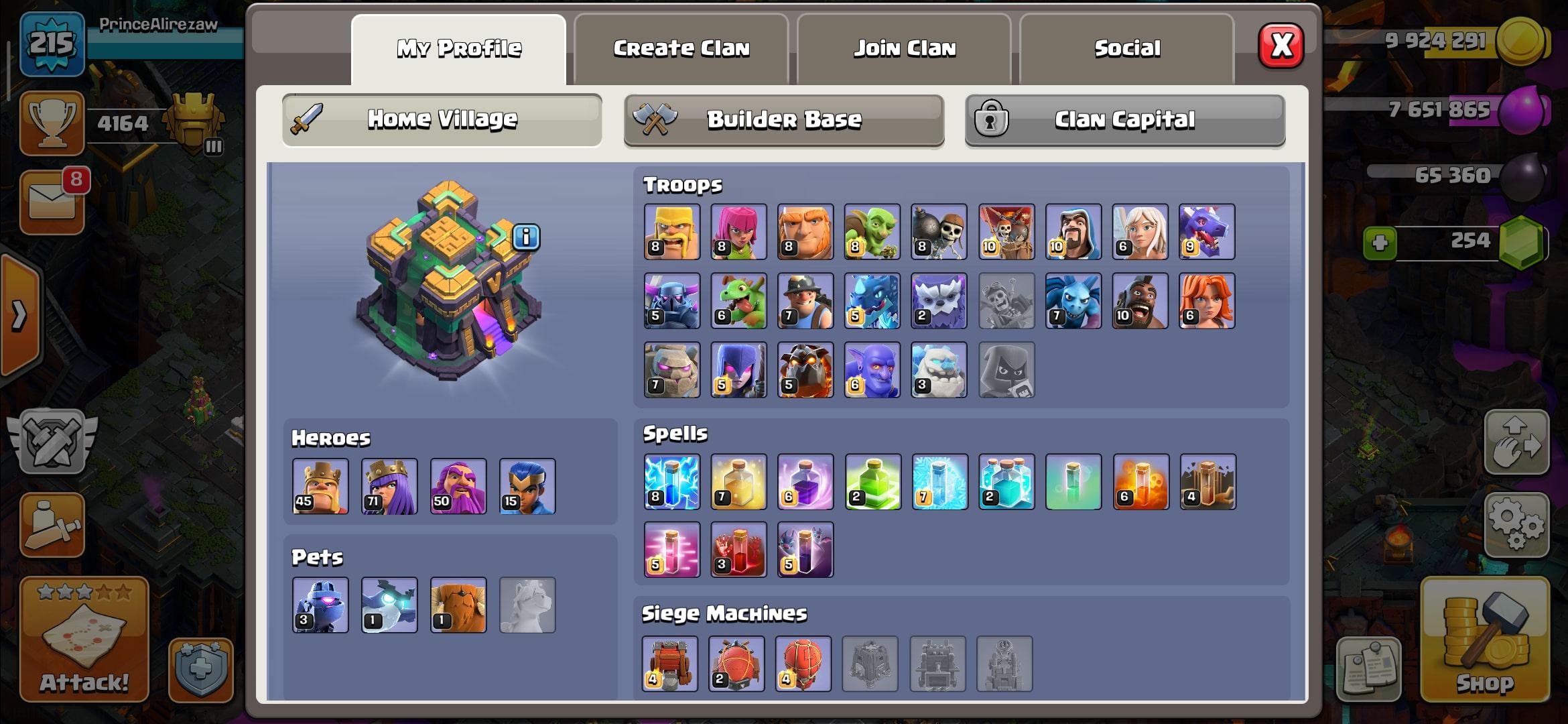Switch to the Create Clan tab
Image resolution: width=1568 pixels, height=724 pixels.
tap(681, 49)
